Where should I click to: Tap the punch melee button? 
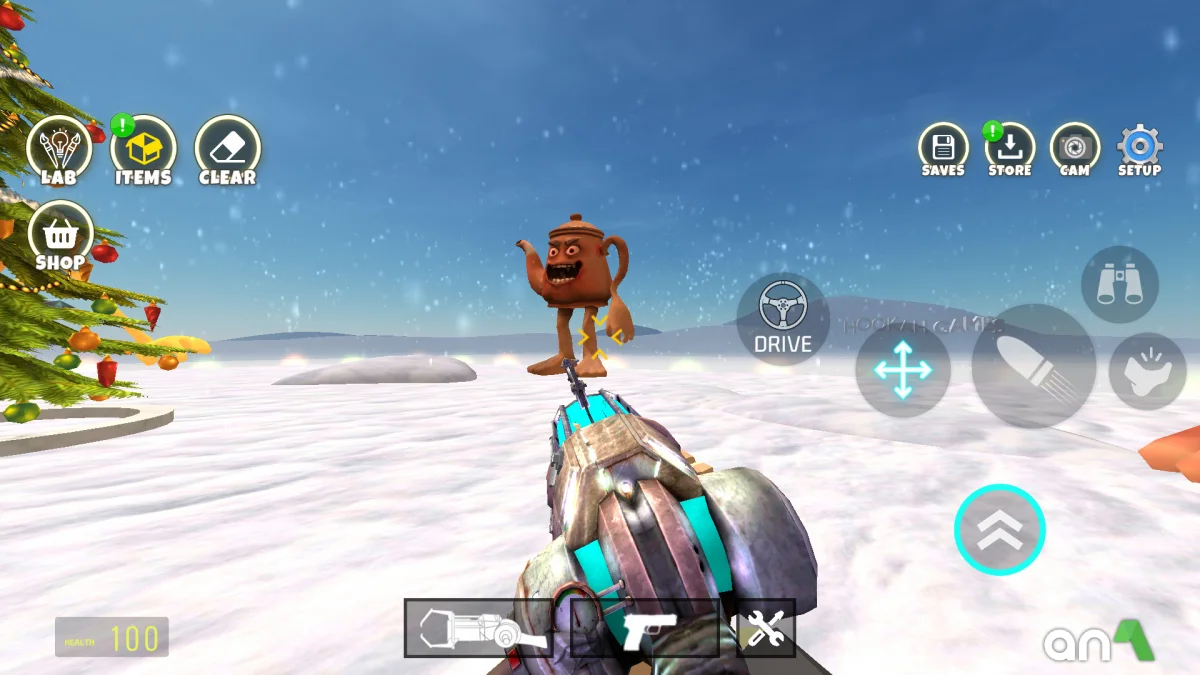pyautogui.click(x=1147, y=371)
